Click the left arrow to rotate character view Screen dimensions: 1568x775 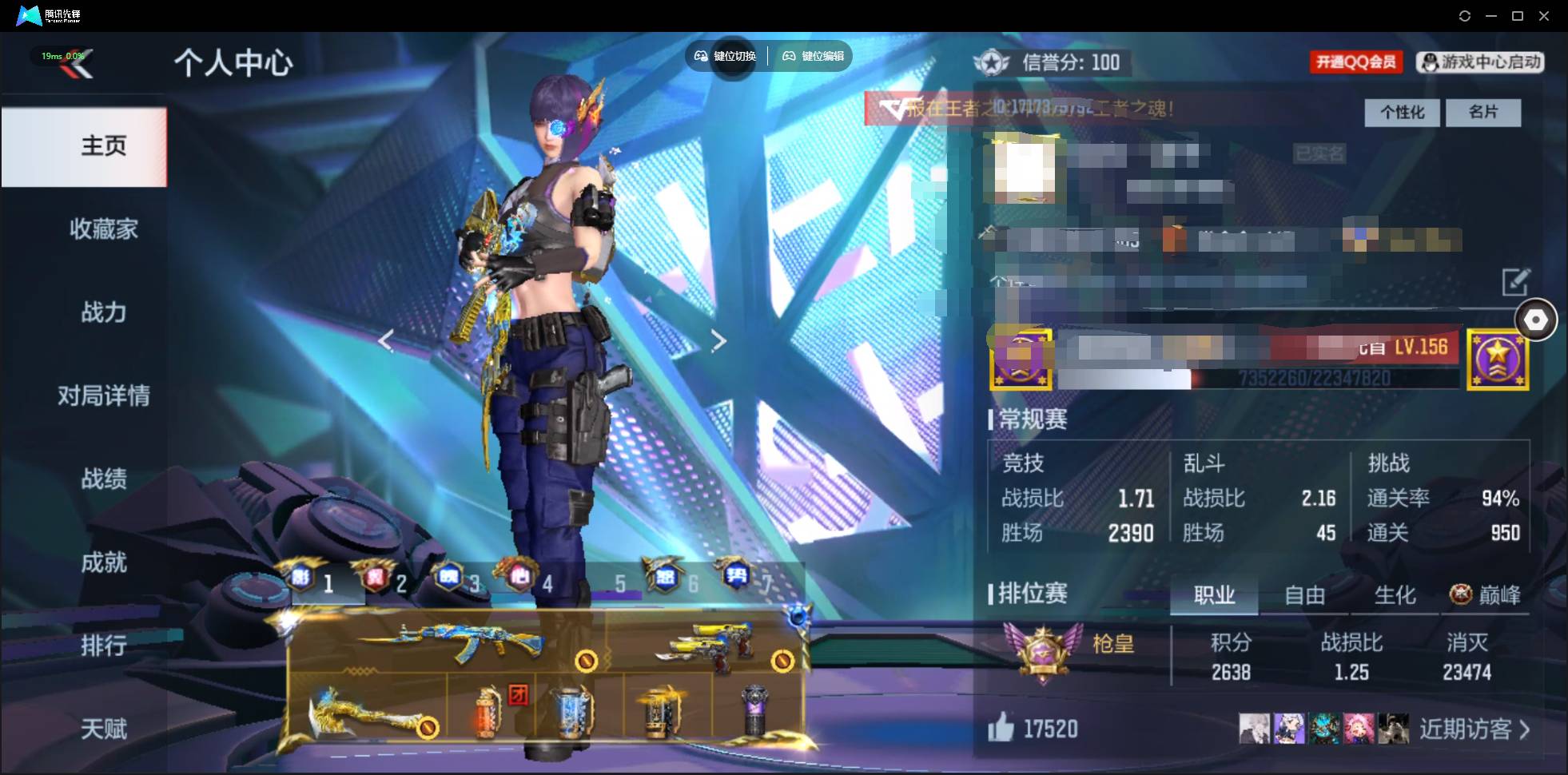tap(386, 341)
